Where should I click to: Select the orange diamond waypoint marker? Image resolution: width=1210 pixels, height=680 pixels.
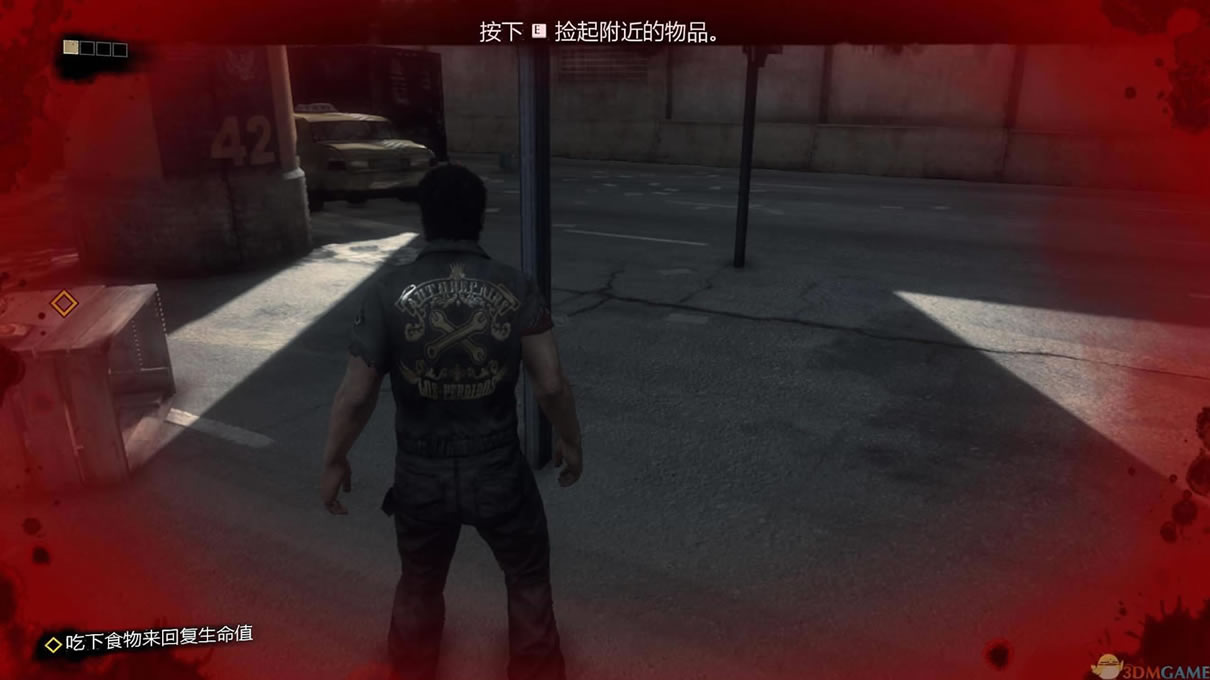tap(64, 303)
